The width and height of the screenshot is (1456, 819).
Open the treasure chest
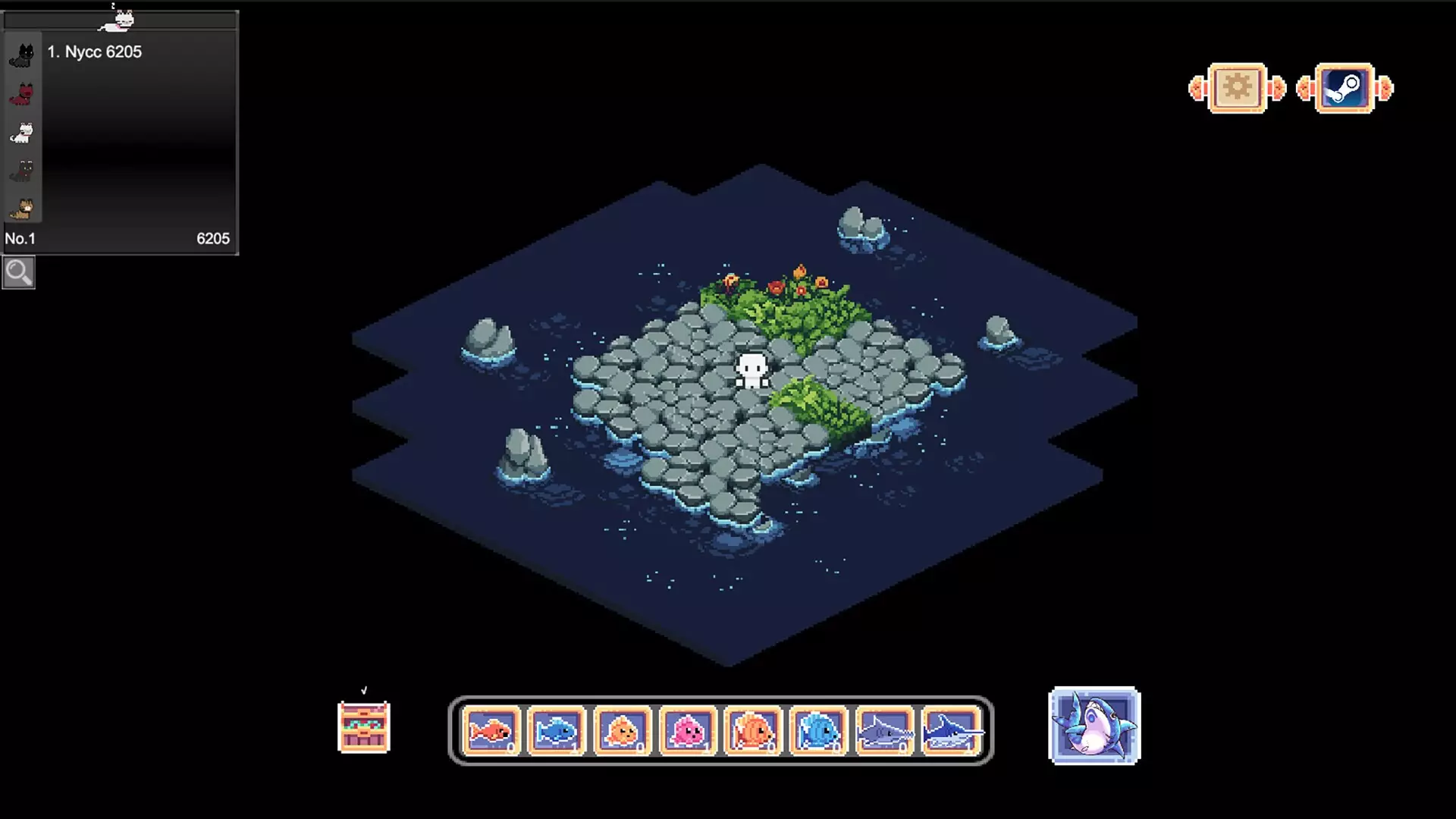click(x=363, y=726)
